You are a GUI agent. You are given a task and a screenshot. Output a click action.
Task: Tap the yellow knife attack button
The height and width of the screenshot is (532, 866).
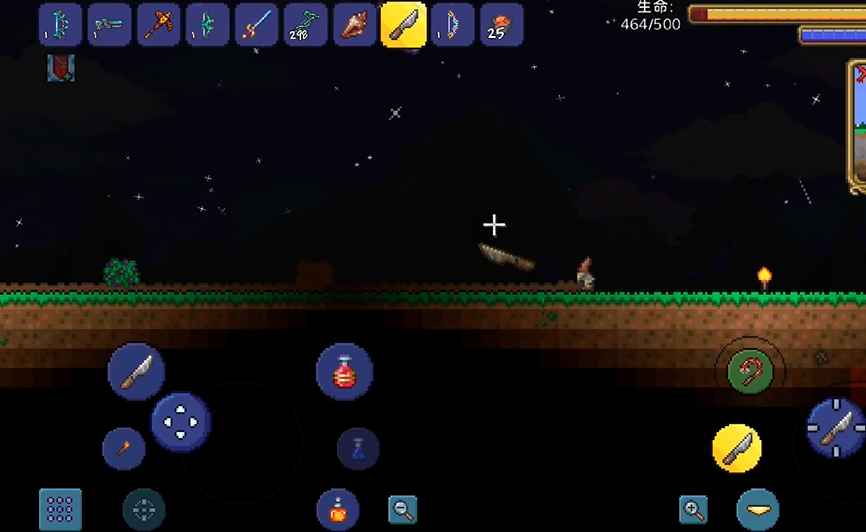[737, 448]
